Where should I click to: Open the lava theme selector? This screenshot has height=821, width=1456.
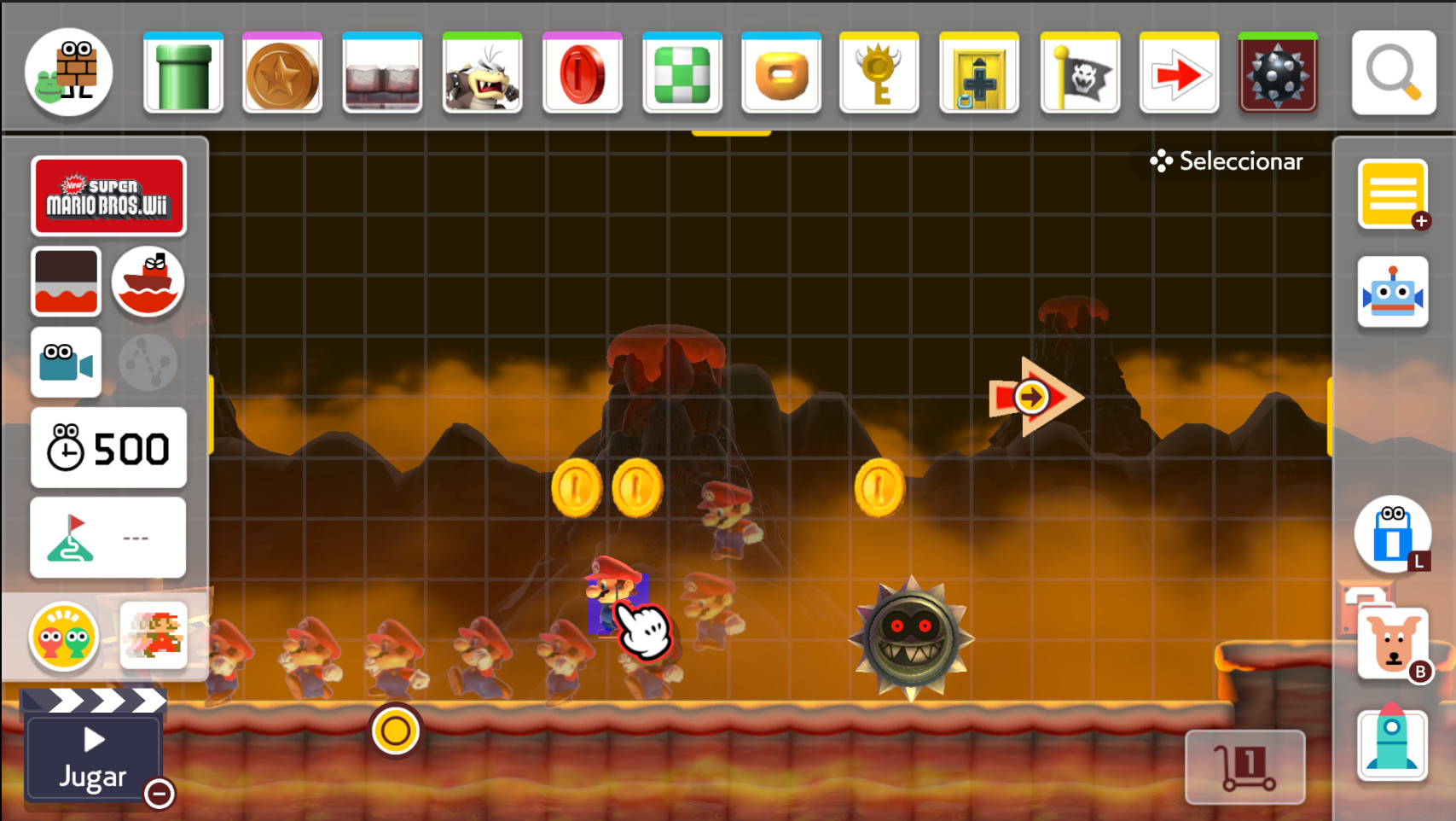[66, 282]
